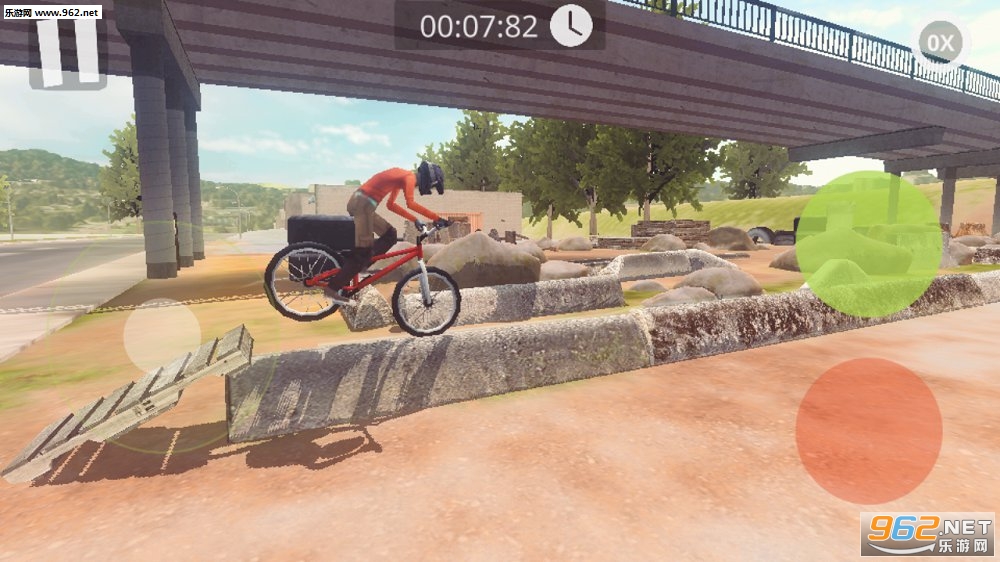Image resolution: width=1000 pixels, height=562 pixels.
Task: Touch the white virtual joystick knob
Action: tap(162, 336)
